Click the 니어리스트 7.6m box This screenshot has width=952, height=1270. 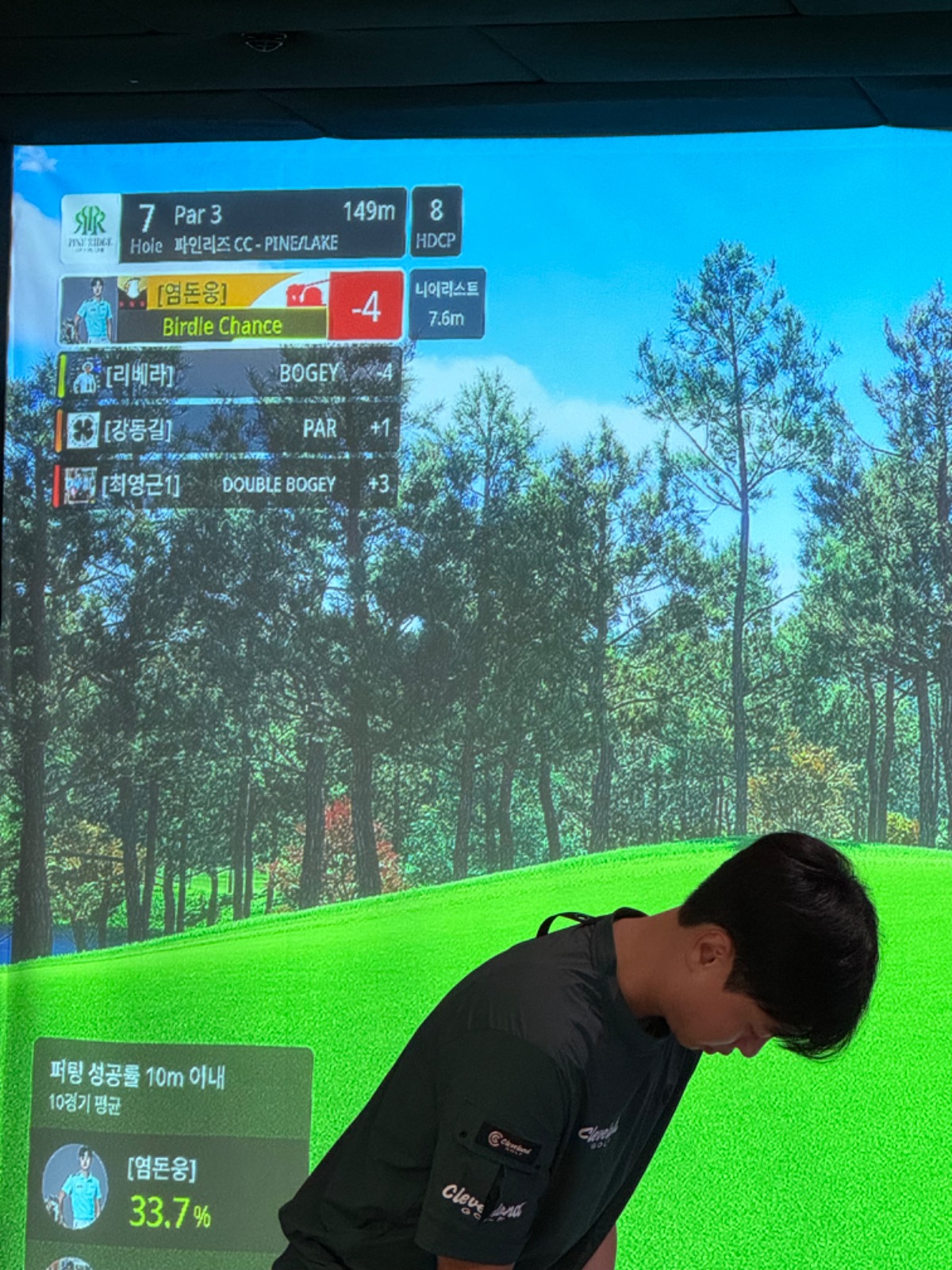[x=446, y=304]
